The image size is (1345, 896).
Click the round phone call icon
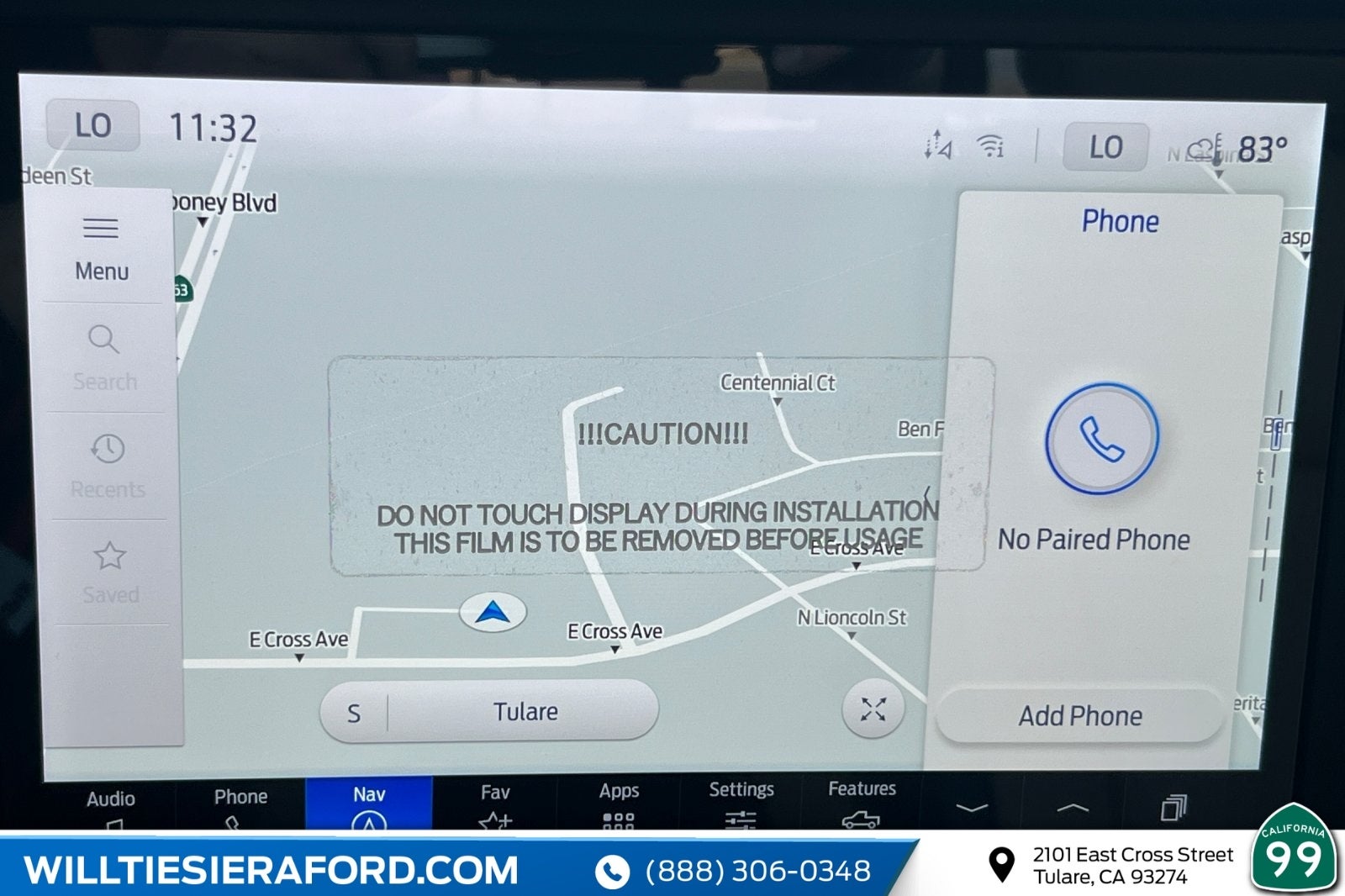coord(1101,438)
